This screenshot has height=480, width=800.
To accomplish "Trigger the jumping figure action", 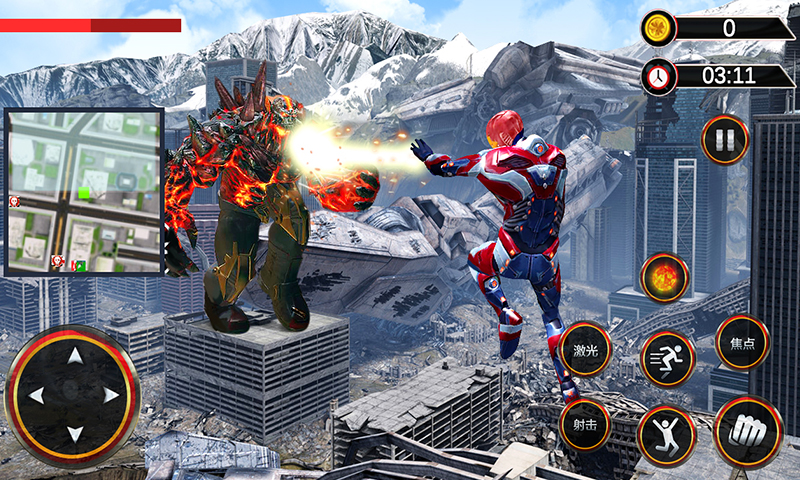I will click(x=666, y=434).
